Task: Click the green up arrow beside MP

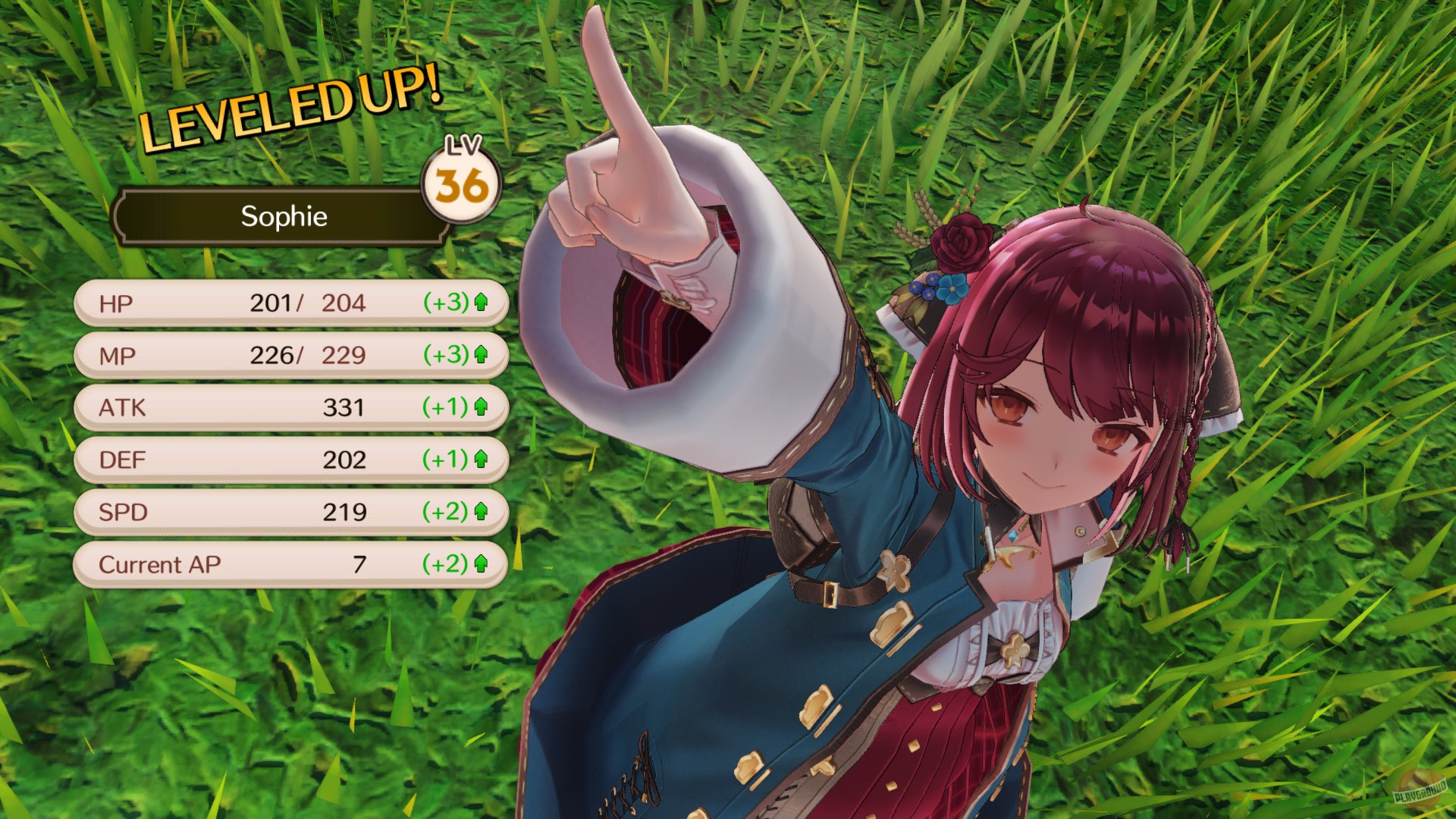Action: tap(482, 353)
